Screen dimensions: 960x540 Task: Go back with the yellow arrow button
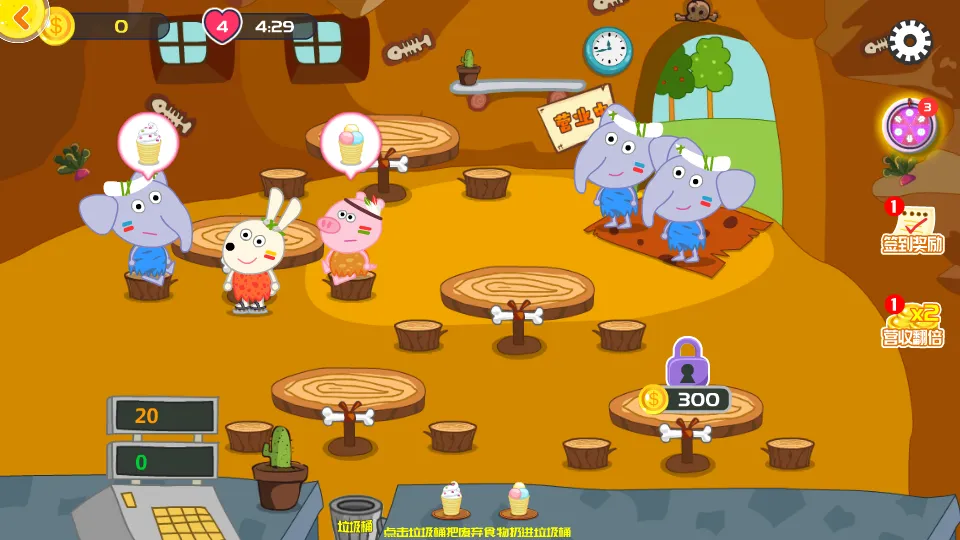tap(20, 16)
